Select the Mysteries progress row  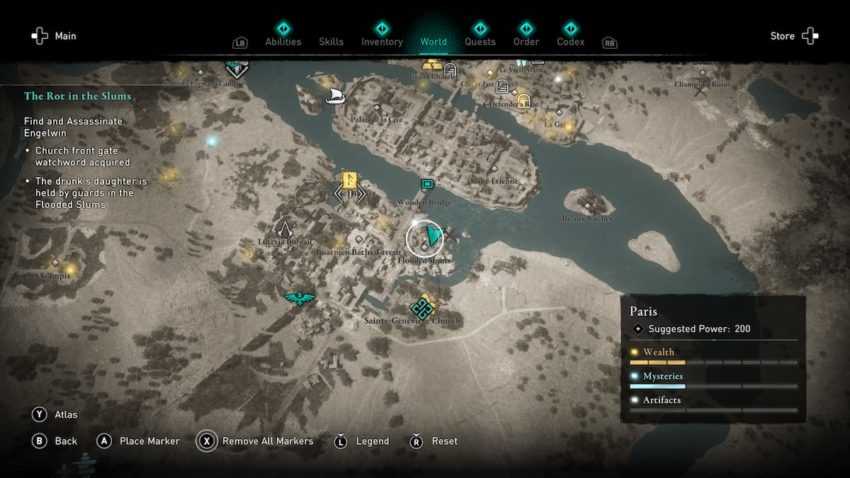(x=714, y=379)
